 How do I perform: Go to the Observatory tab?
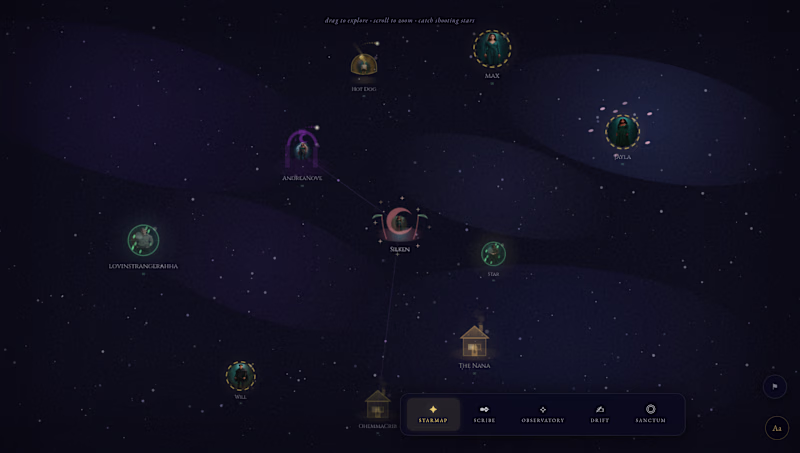coord(542,413)
